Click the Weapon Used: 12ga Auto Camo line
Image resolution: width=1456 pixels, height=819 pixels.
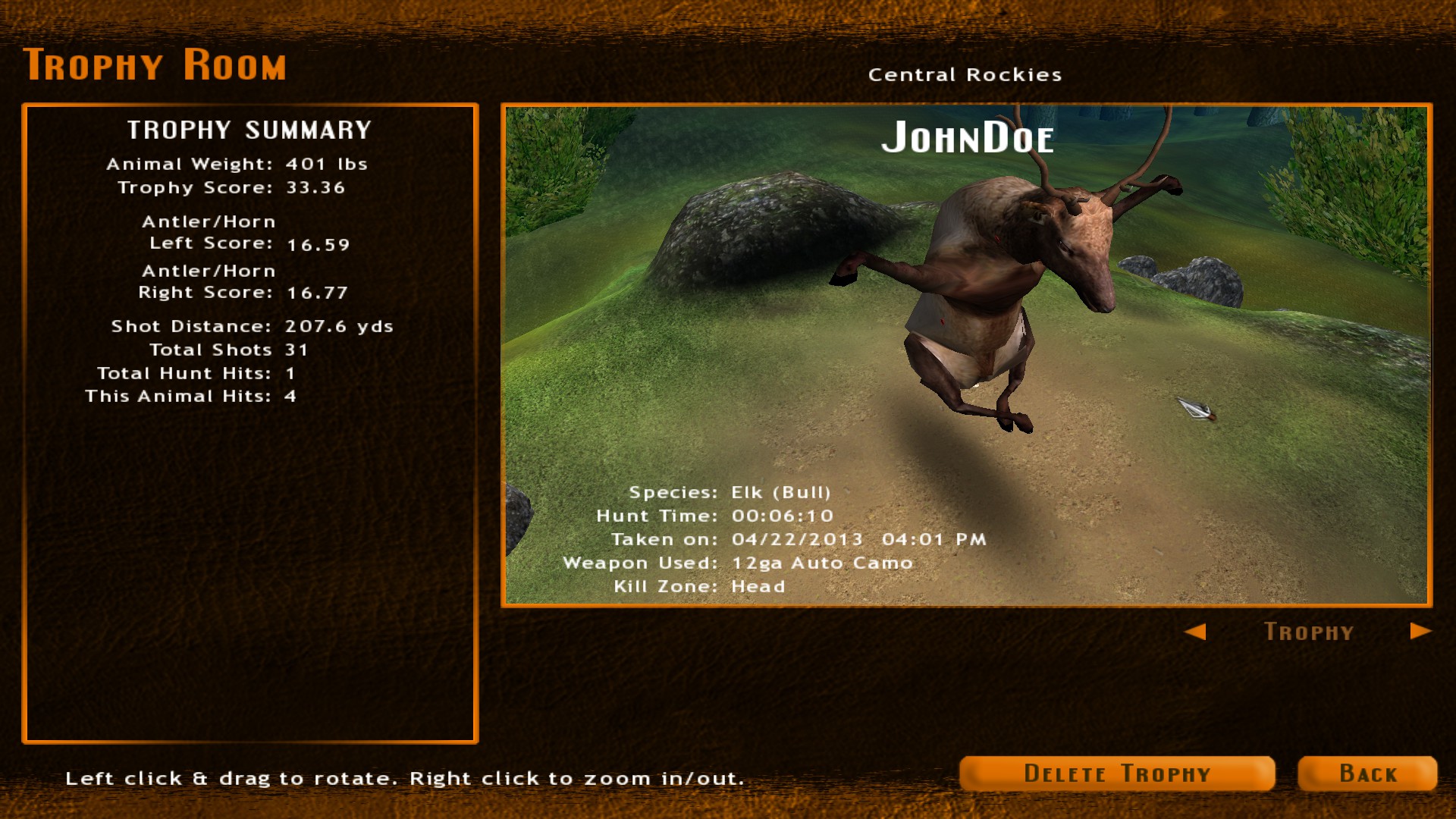738,563
